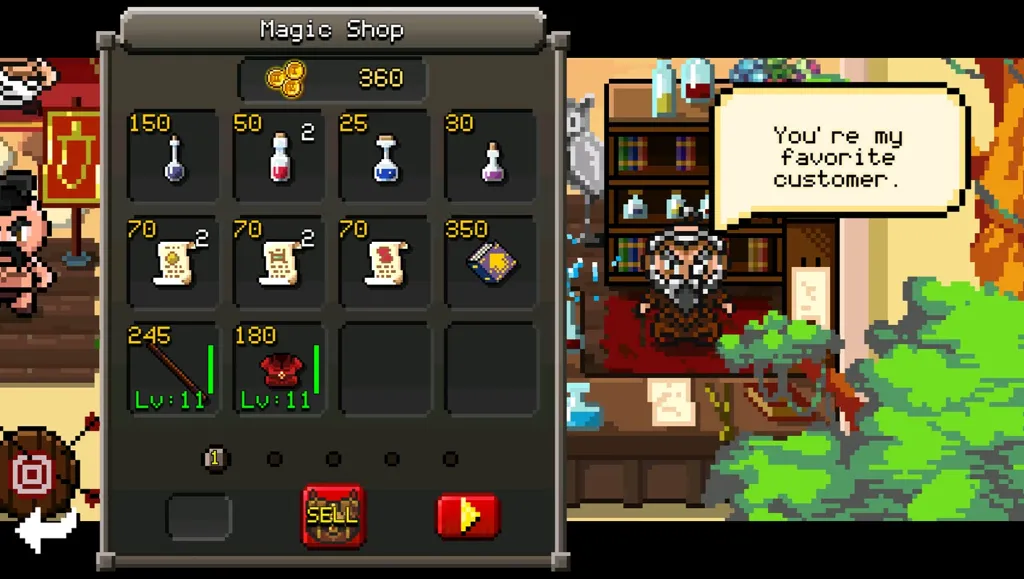Pick the pink potion costing 30
Viewport: 1024px width, 579px height.
click(492, 157)
